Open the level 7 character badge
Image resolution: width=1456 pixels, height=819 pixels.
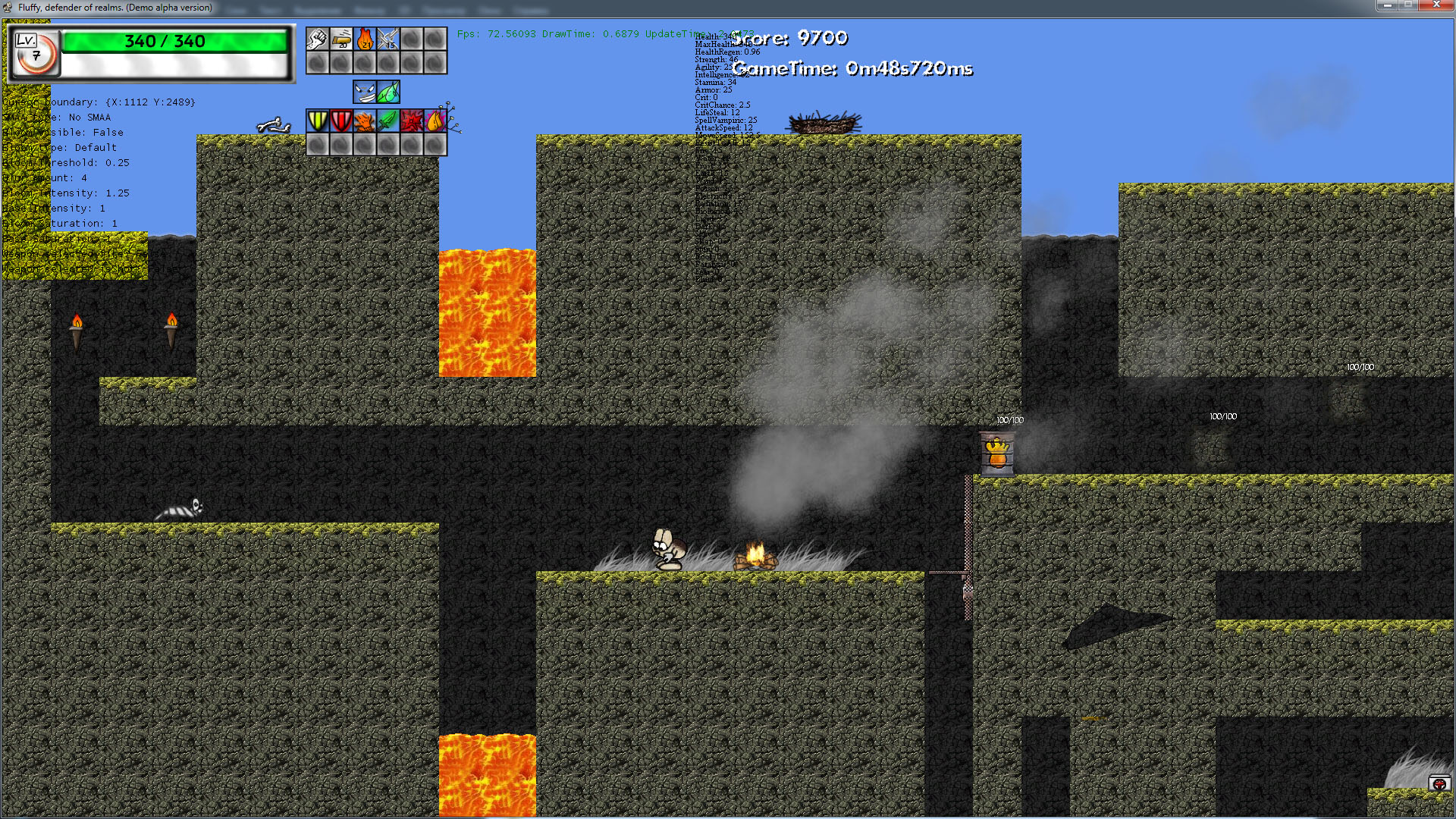point(35,52)
